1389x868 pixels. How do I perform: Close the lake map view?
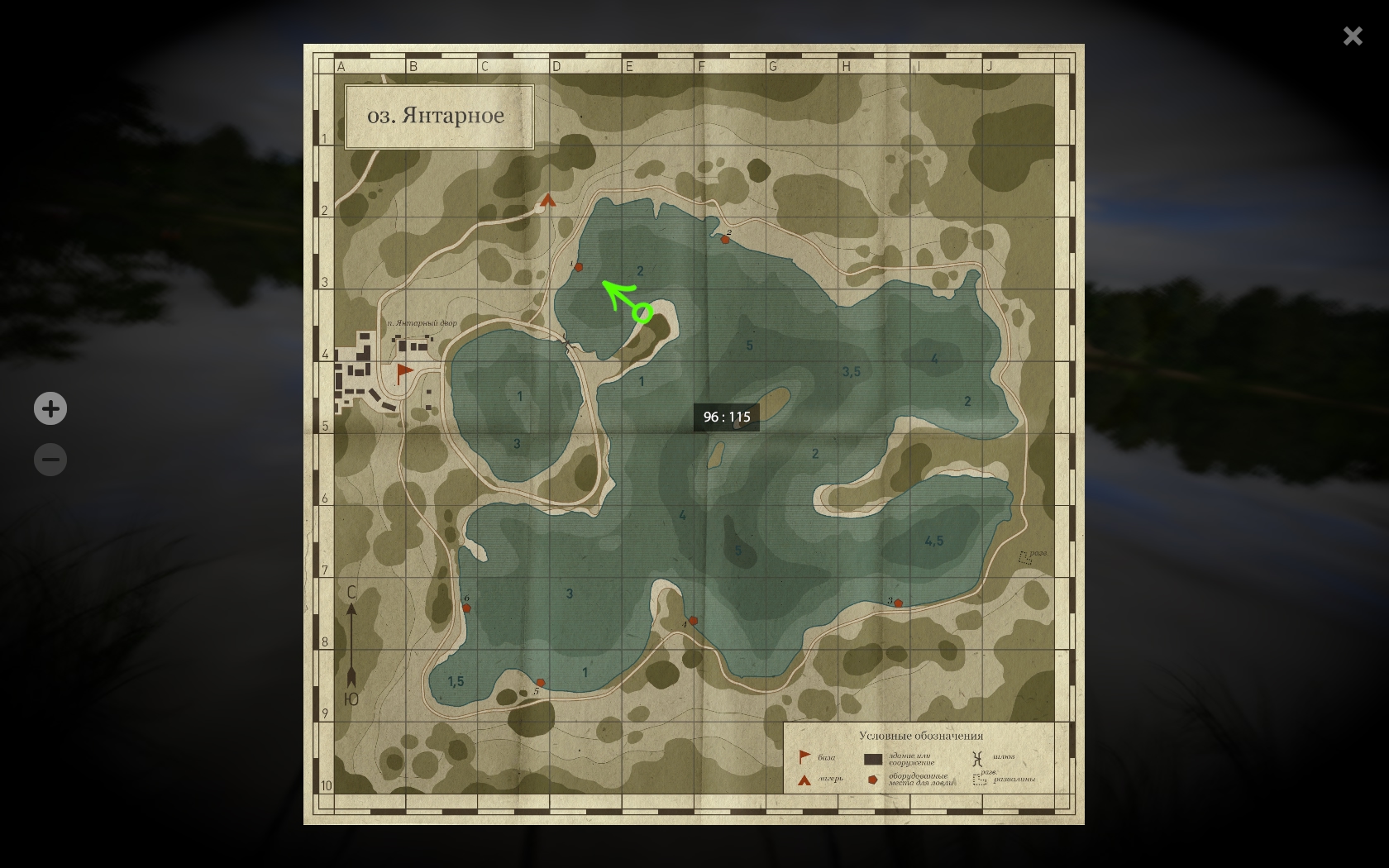(x=1353, y=36)
